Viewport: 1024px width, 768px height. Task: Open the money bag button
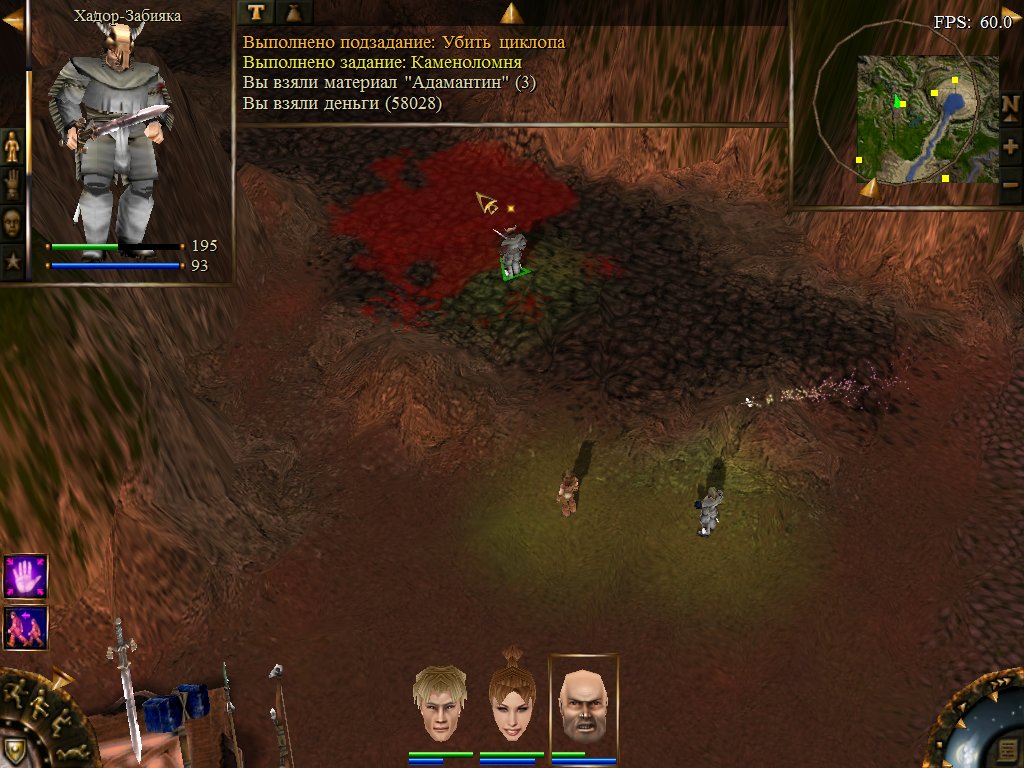pos(295,12)
